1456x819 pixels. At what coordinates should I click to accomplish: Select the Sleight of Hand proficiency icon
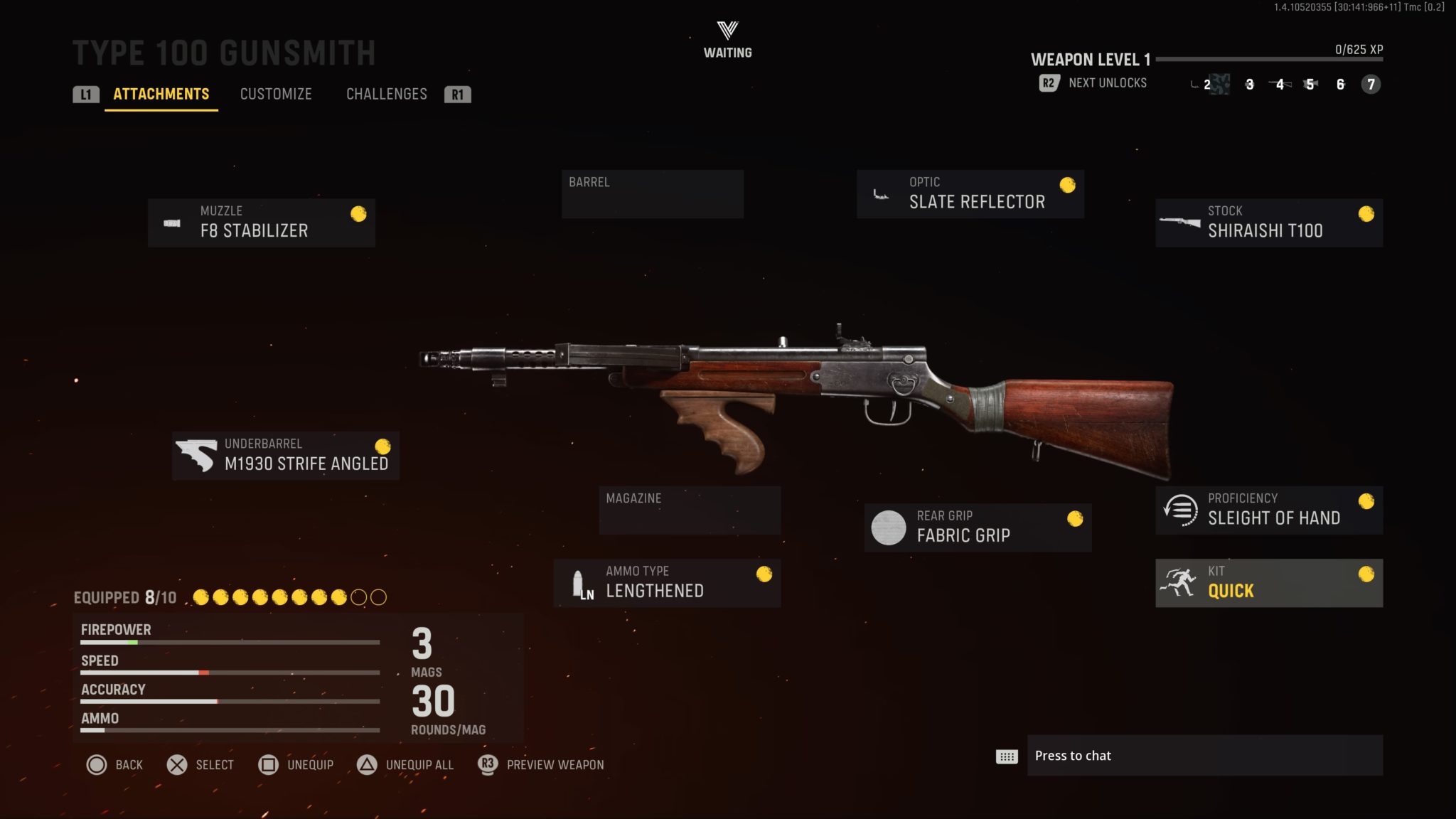coord(1179,510)
